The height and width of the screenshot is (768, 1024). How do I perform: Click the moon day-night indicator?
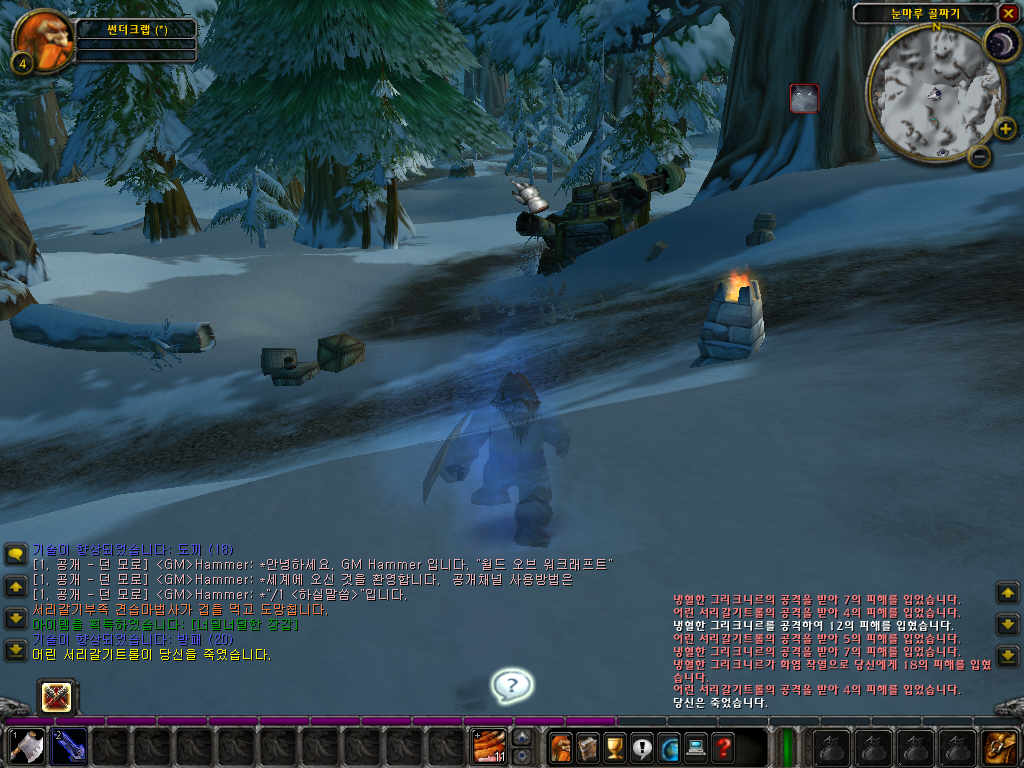tap(999, 44)
